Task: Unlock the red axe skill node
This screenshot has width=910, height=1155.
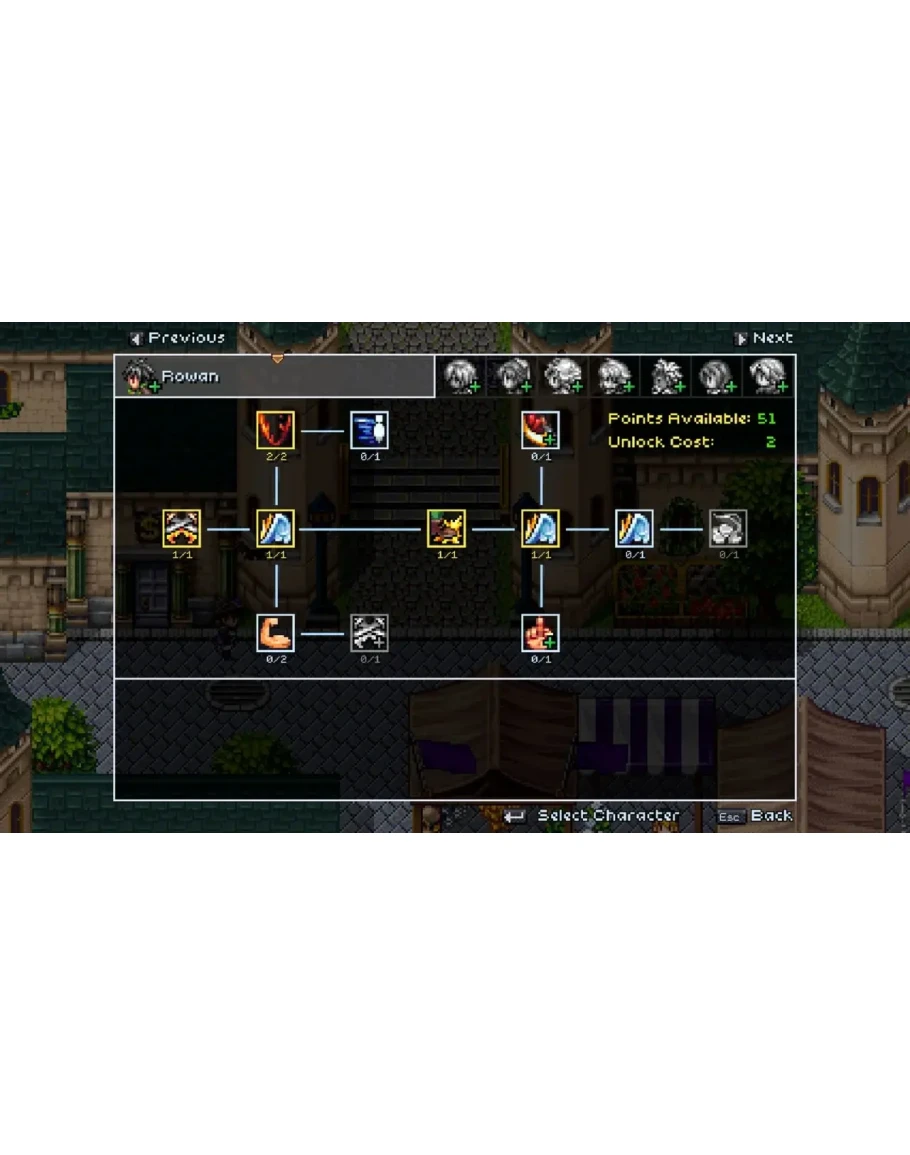Action: [x=540, y=430]
